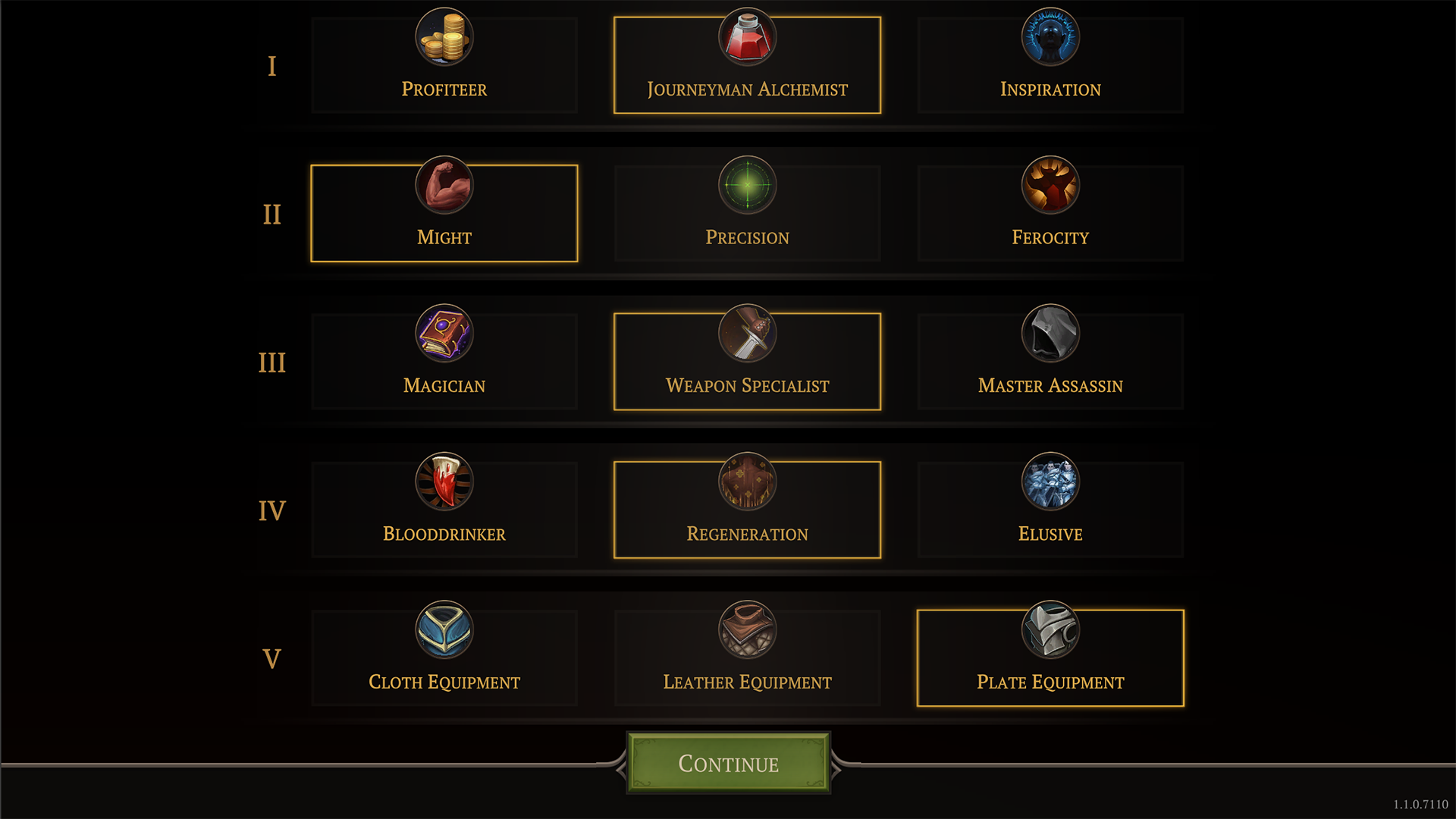Screen dimensions: 1456x819
Task: Select the Precision crosshair icon
Action: (x=747, y=186)
